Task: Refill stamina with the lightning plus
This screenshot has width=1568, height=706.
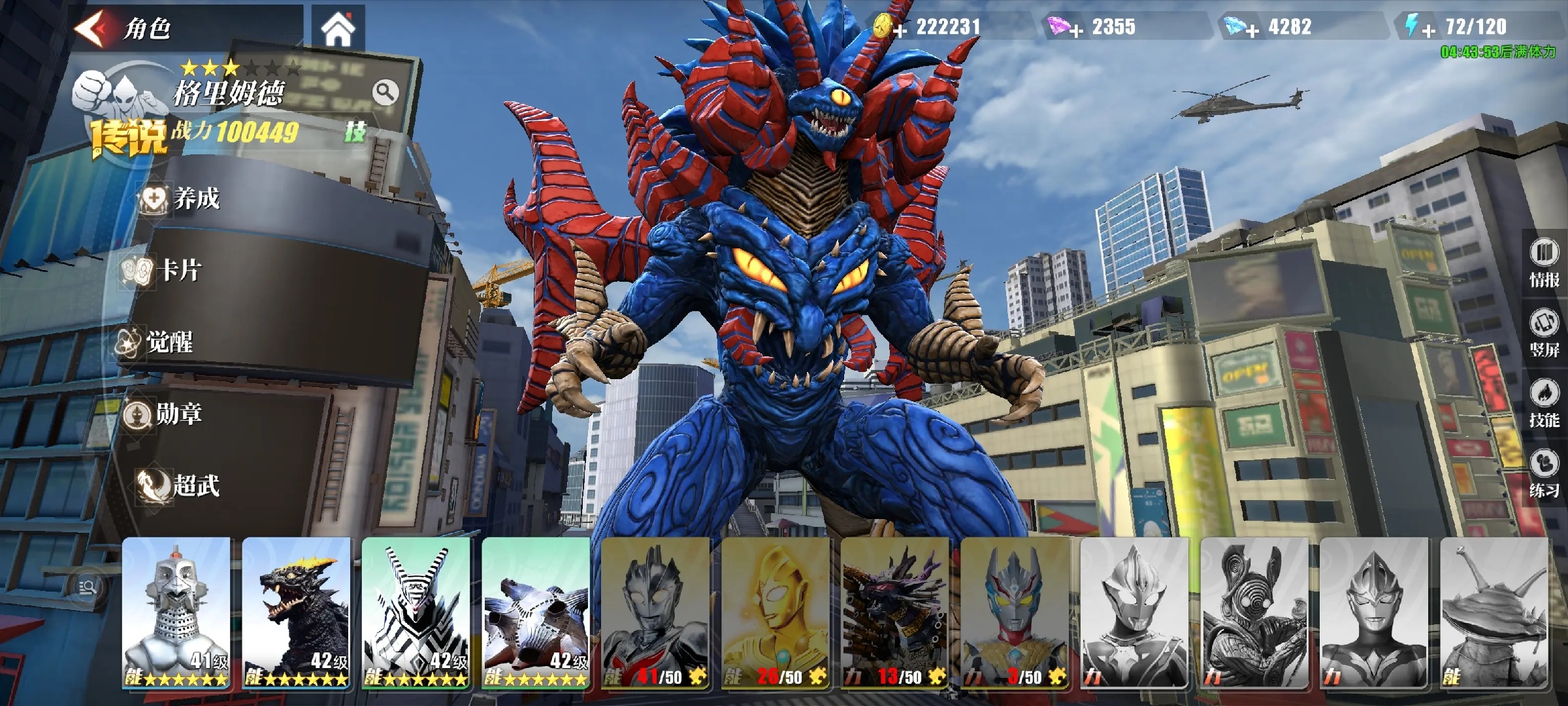Action: 1428,30
